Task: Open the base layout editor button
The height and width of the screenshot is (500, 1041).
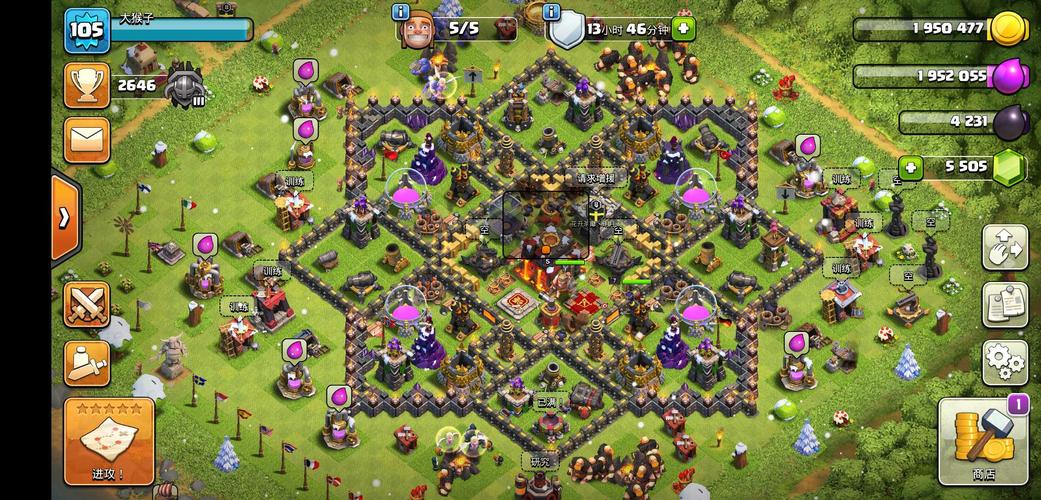Action: (1004, 248)
